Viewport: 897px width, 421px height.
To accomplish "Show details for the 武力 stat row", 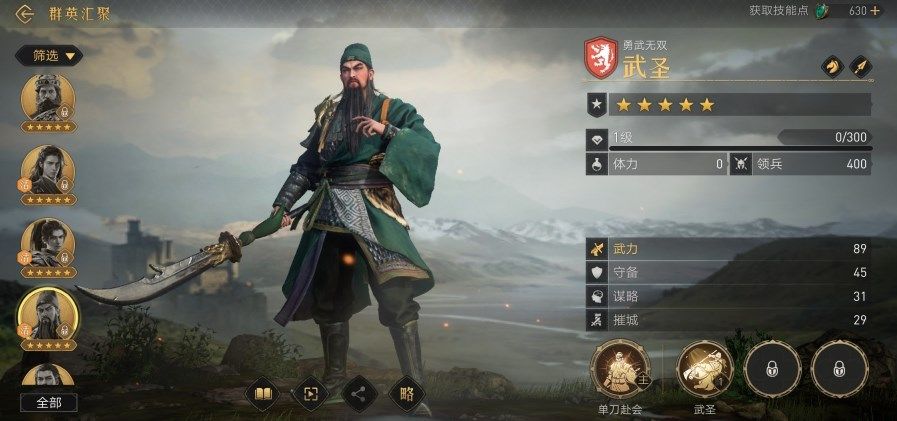I will [x=727, y=248].
